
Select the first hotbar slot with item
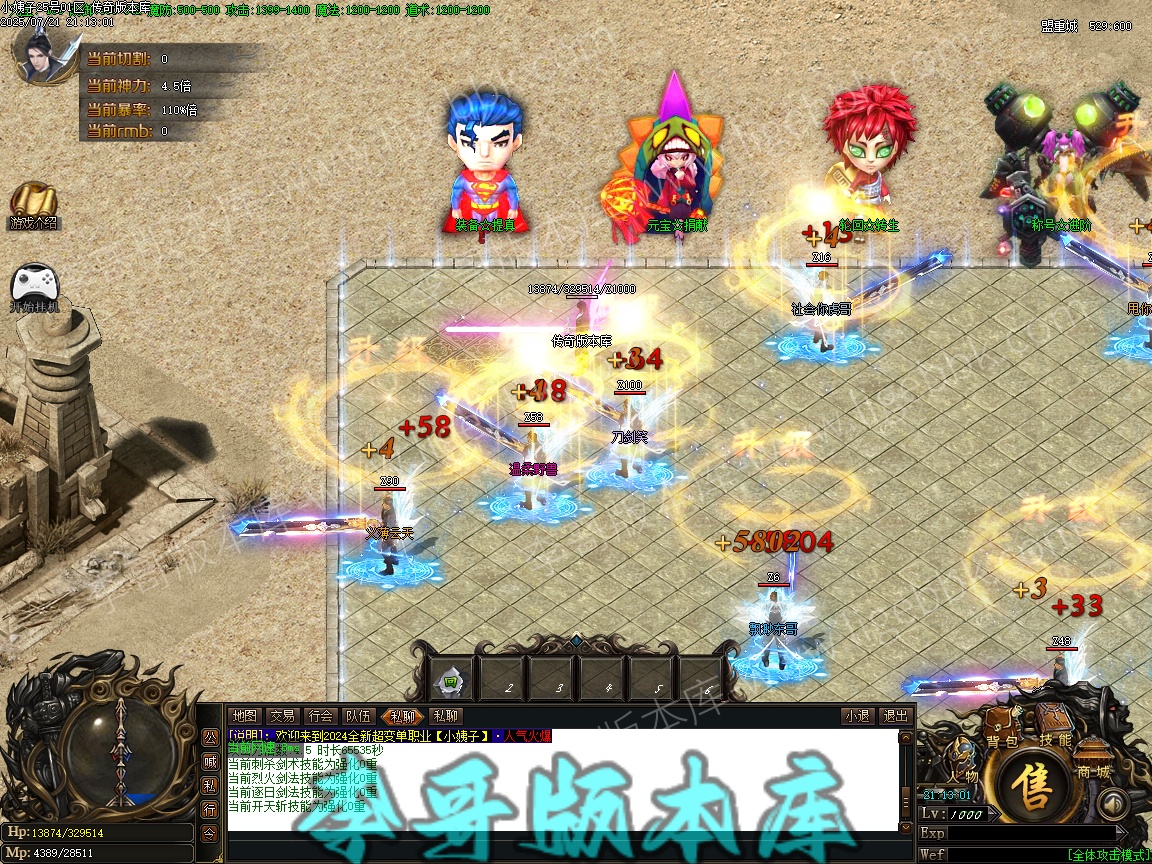pyautogui.click(x=451, y=681)
